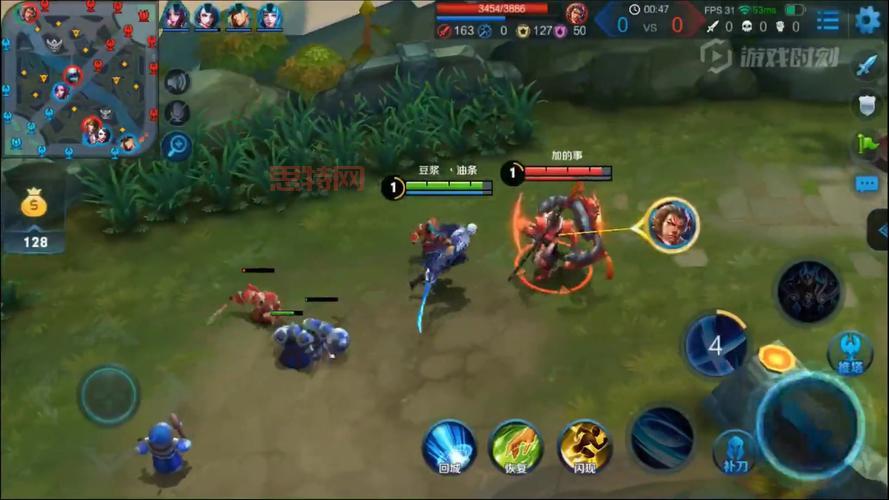Image resolution: width=889 pixels, height=500 pixels.
Task: Expand the arrow tab below chat
Action: (x=880, y=232)
